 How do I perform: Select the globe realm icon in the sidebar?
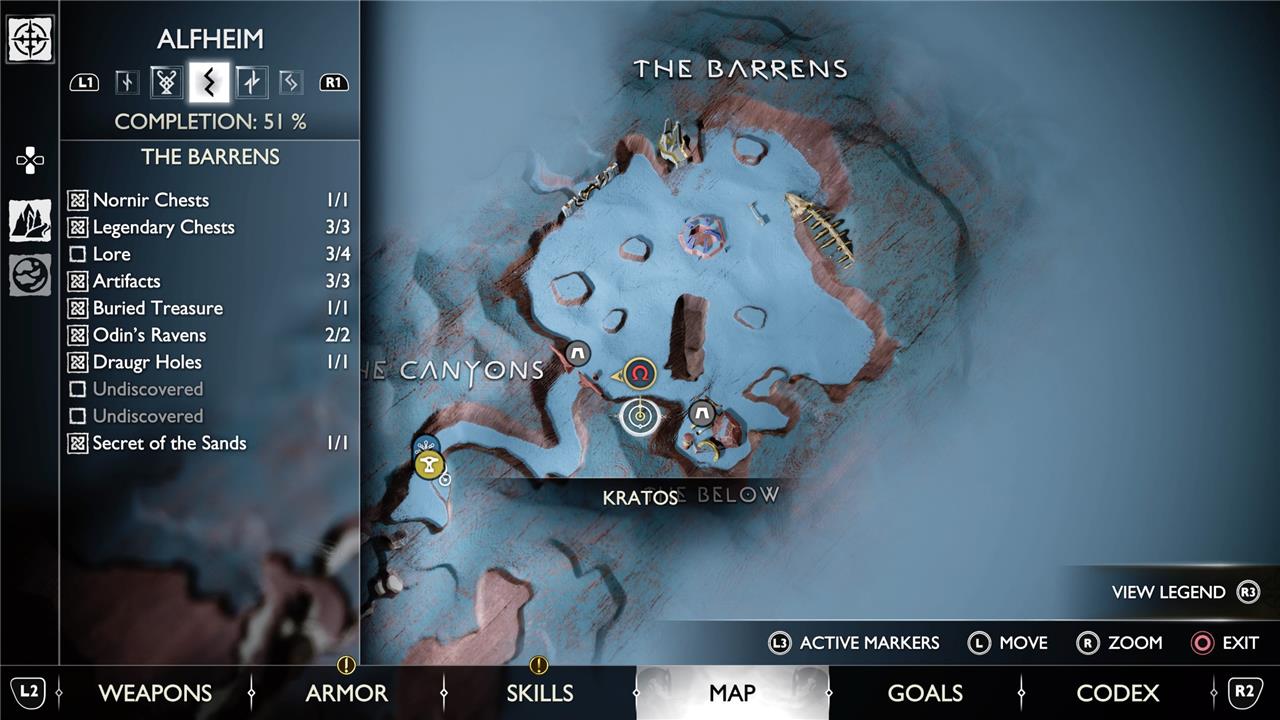pyautogui.click(x=30, y=275)
